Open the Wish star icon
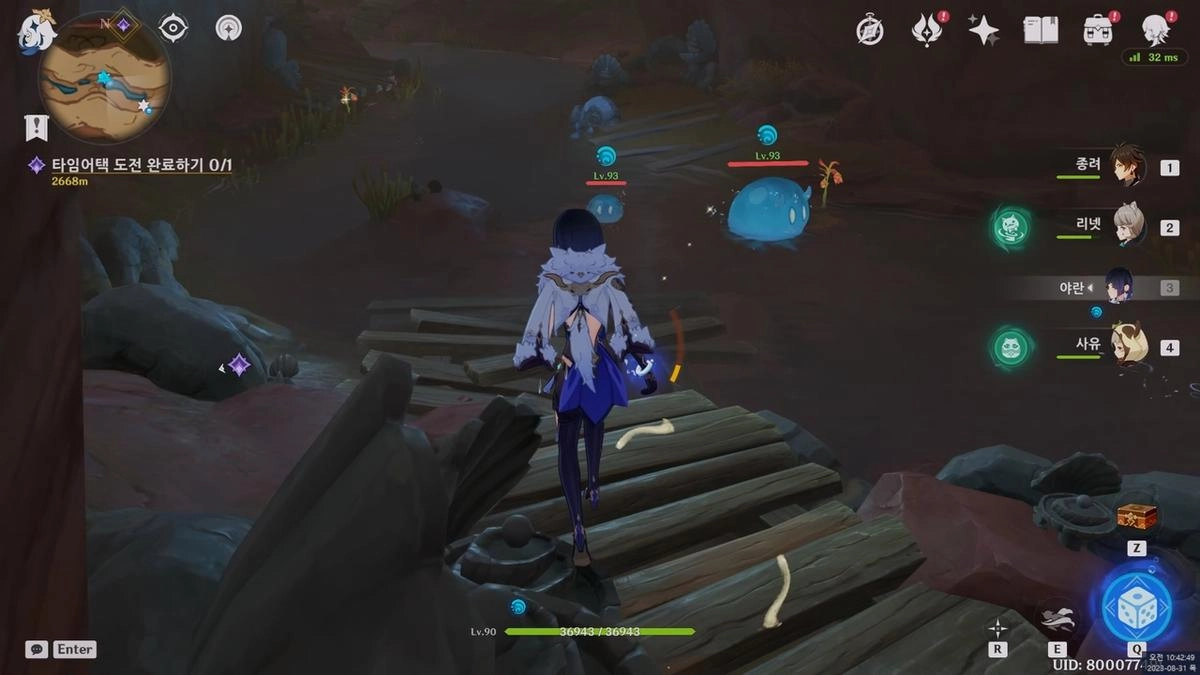Image resolution: width=1200 pixels, height=675 pixels. [983, 30]
